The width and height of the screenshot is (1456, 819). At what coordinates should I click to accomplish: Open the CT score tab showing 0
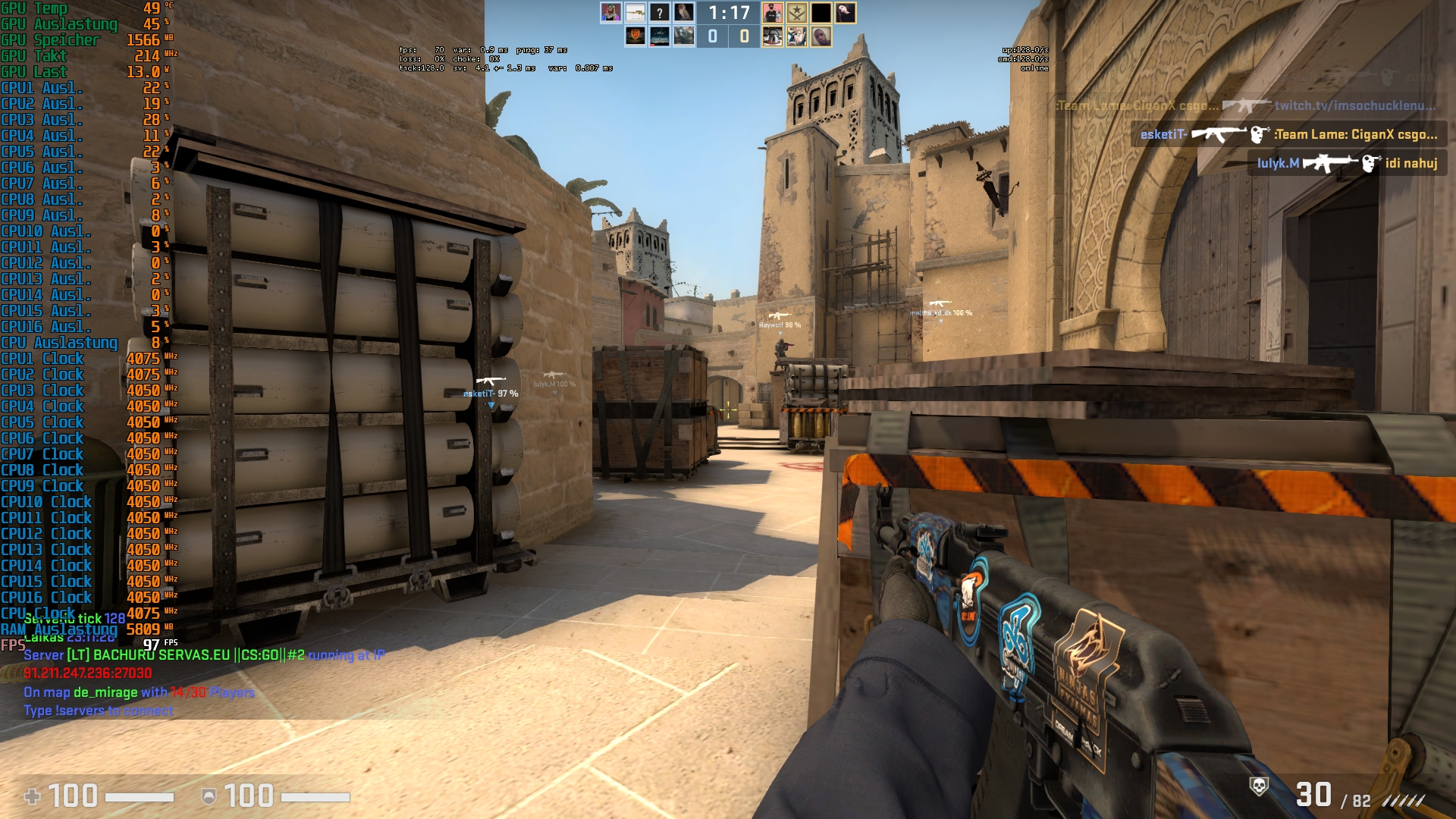click(x=712, y=35)
